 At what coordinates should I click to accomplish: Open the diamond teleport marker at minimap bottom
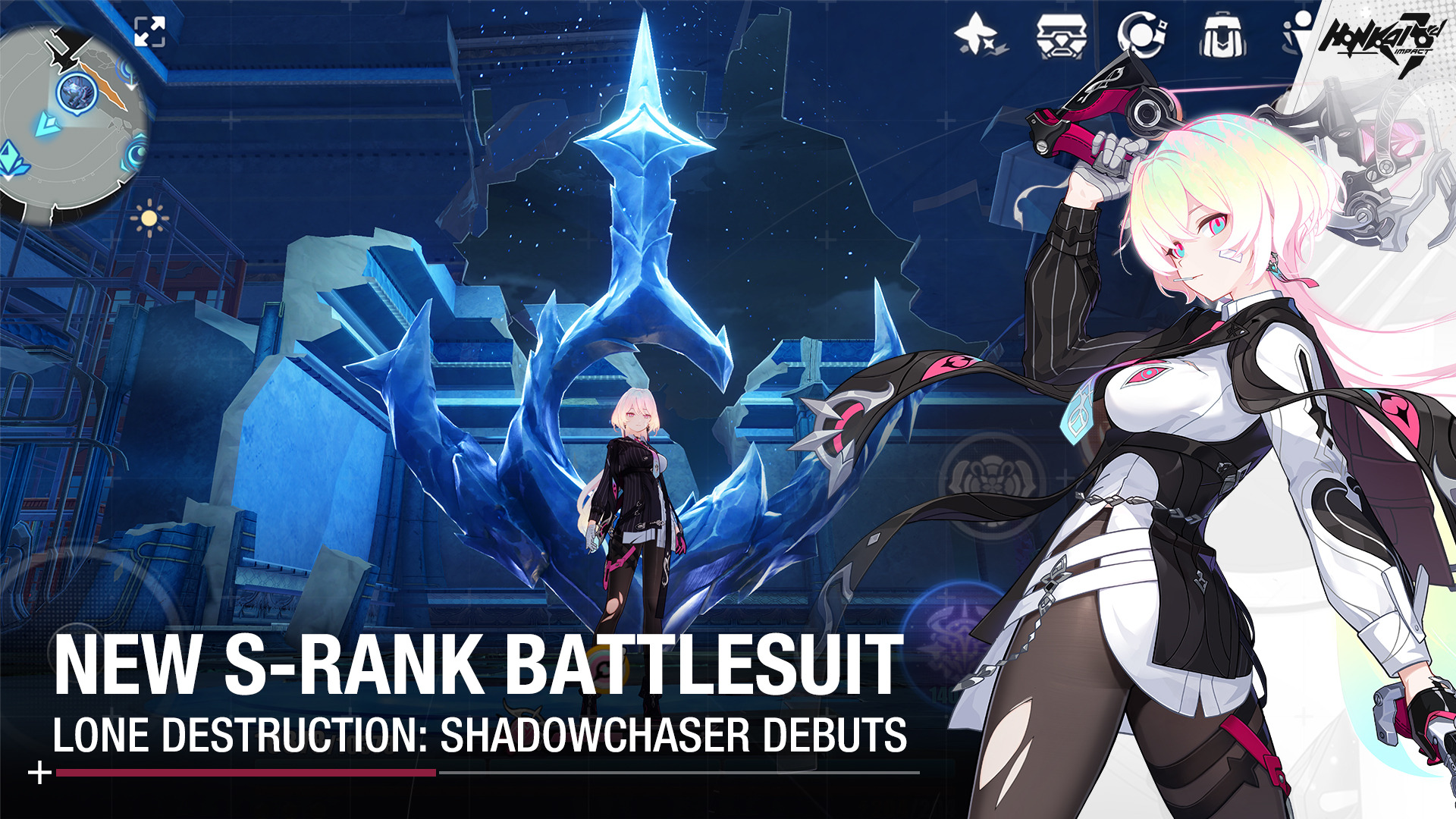point(9,157)
